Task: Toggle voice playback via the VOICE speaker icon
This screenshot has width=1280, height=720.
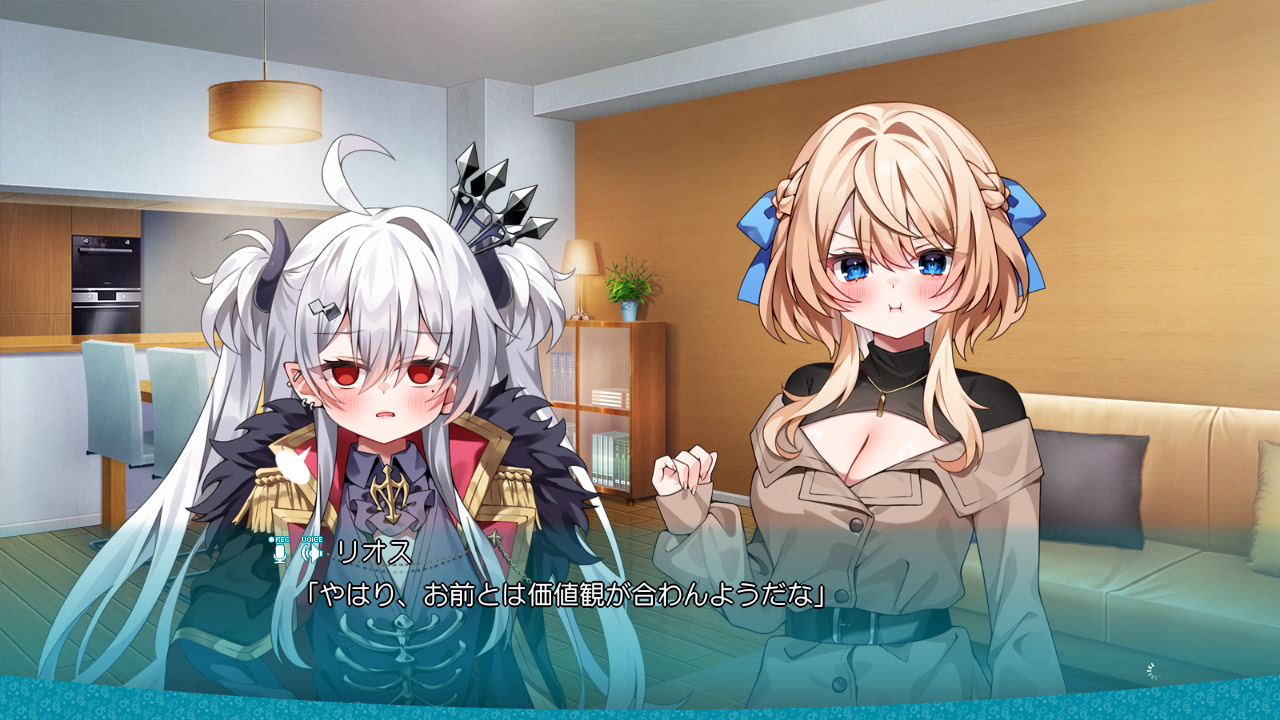Action: tap(314, 552)
